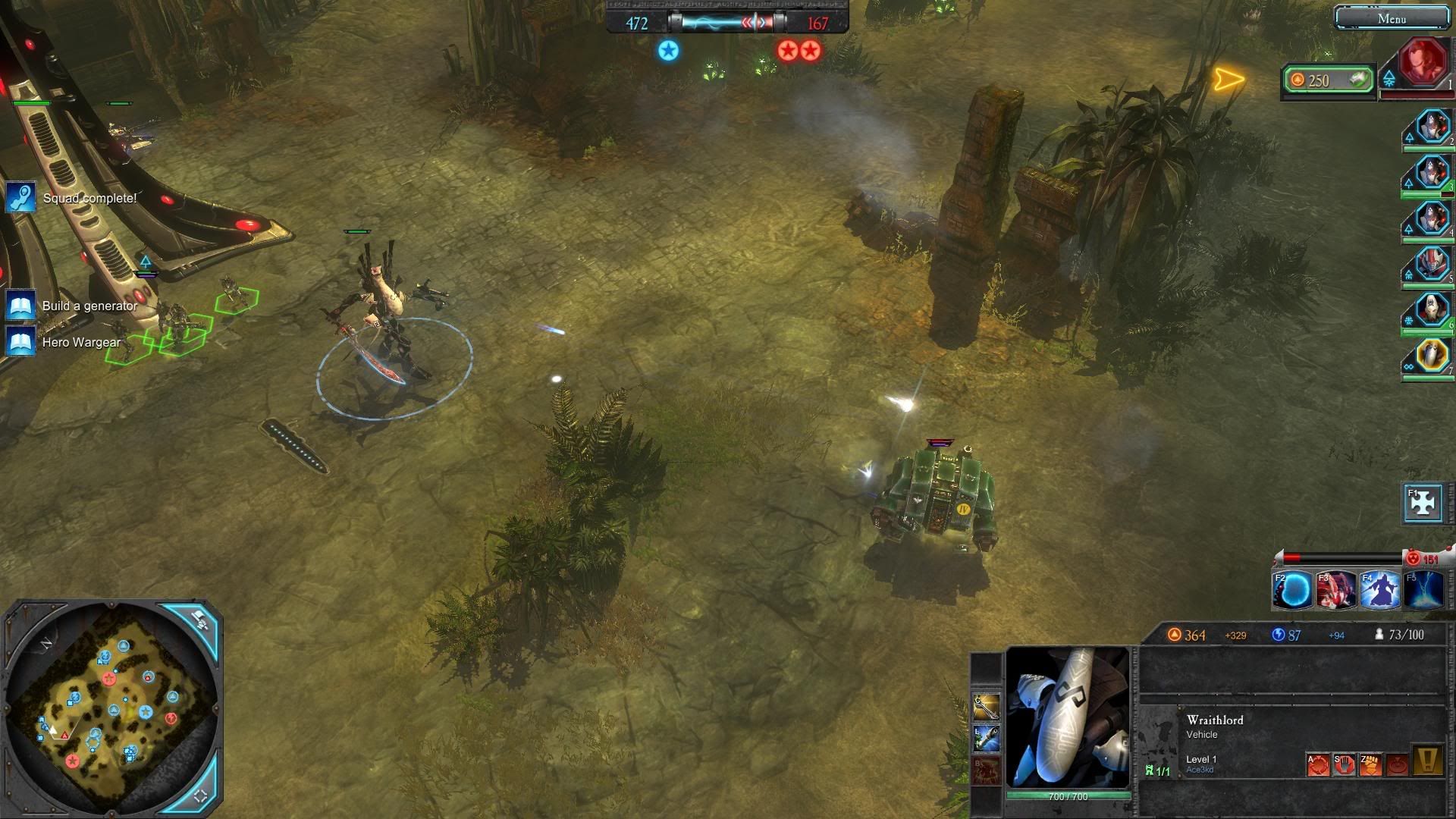This screenshot has height=819, width=1456.
Task: Click the Wraithlord unit portrait
Action: [1068, 717]
